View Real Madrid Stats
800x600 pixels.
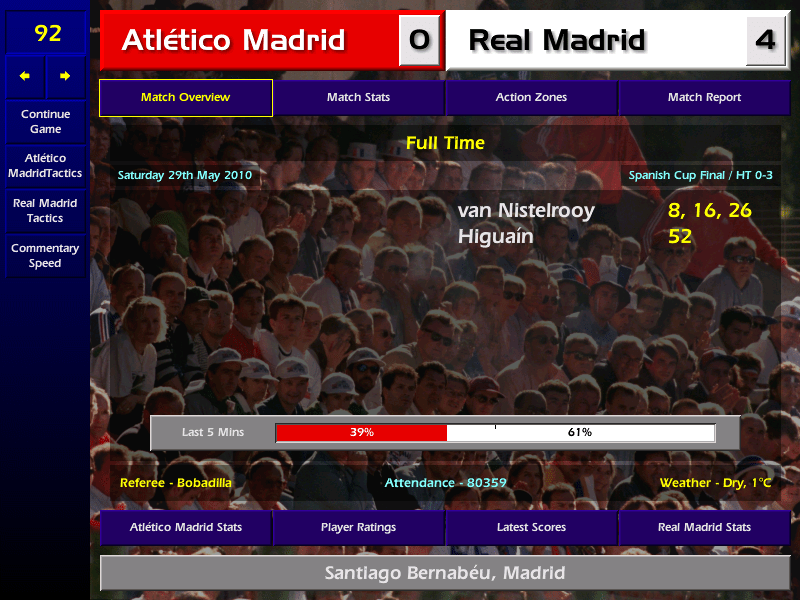(704, 527)
